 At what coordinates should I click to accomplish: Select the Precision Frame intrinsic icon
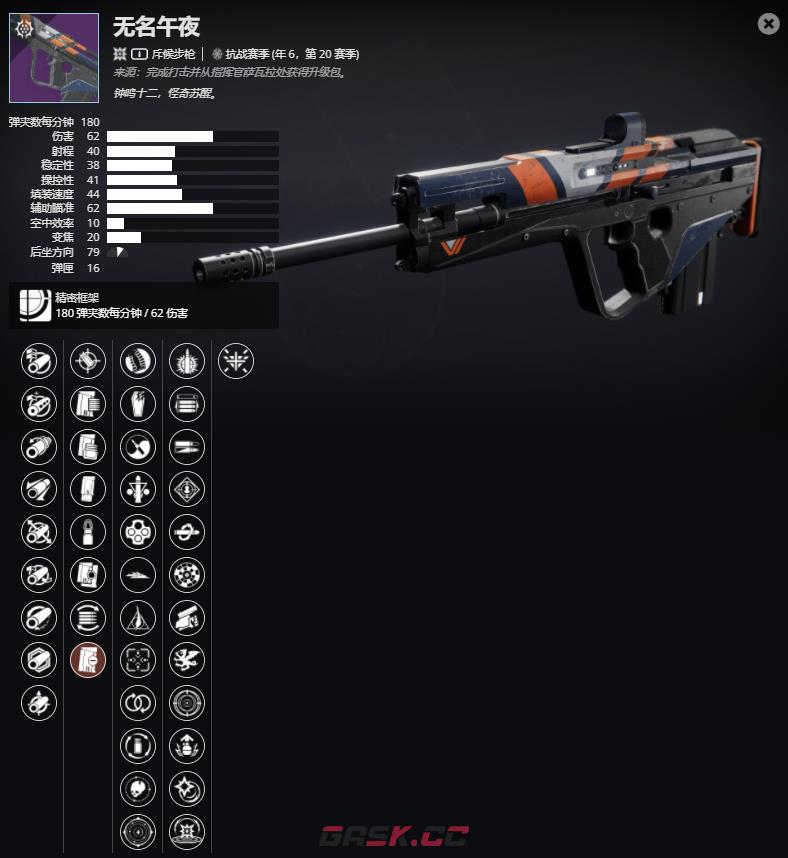(x=34, y=306)
